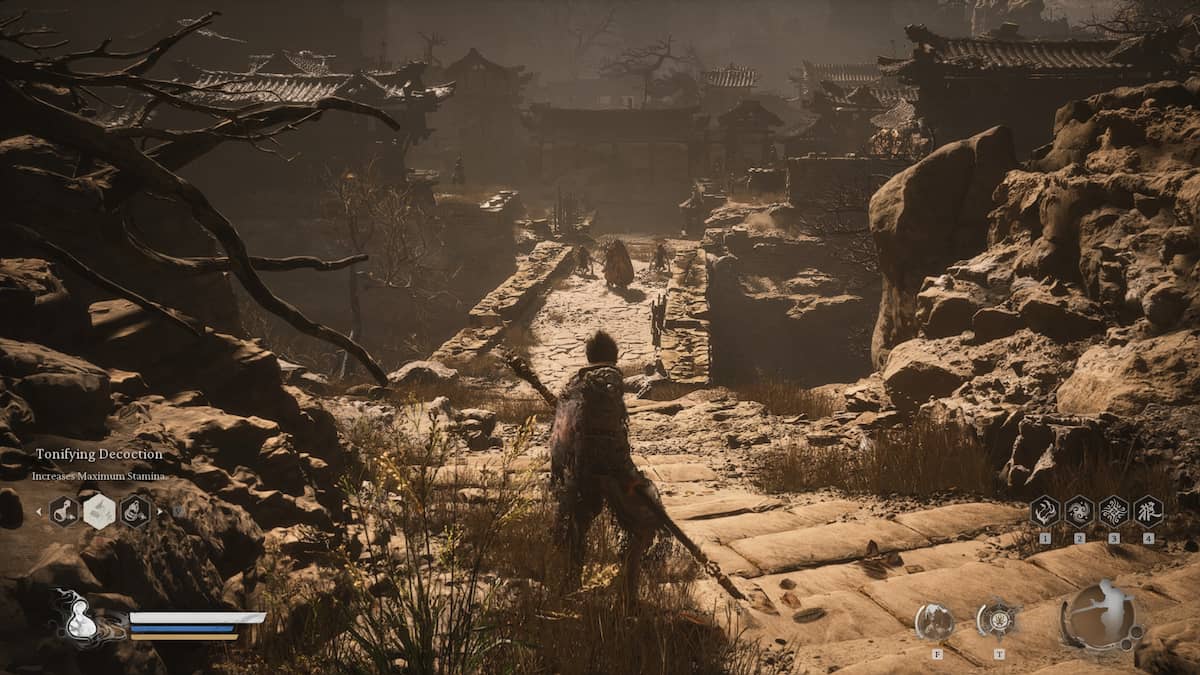
Task: Activate the vessel emblem icon
Action: 997,620
